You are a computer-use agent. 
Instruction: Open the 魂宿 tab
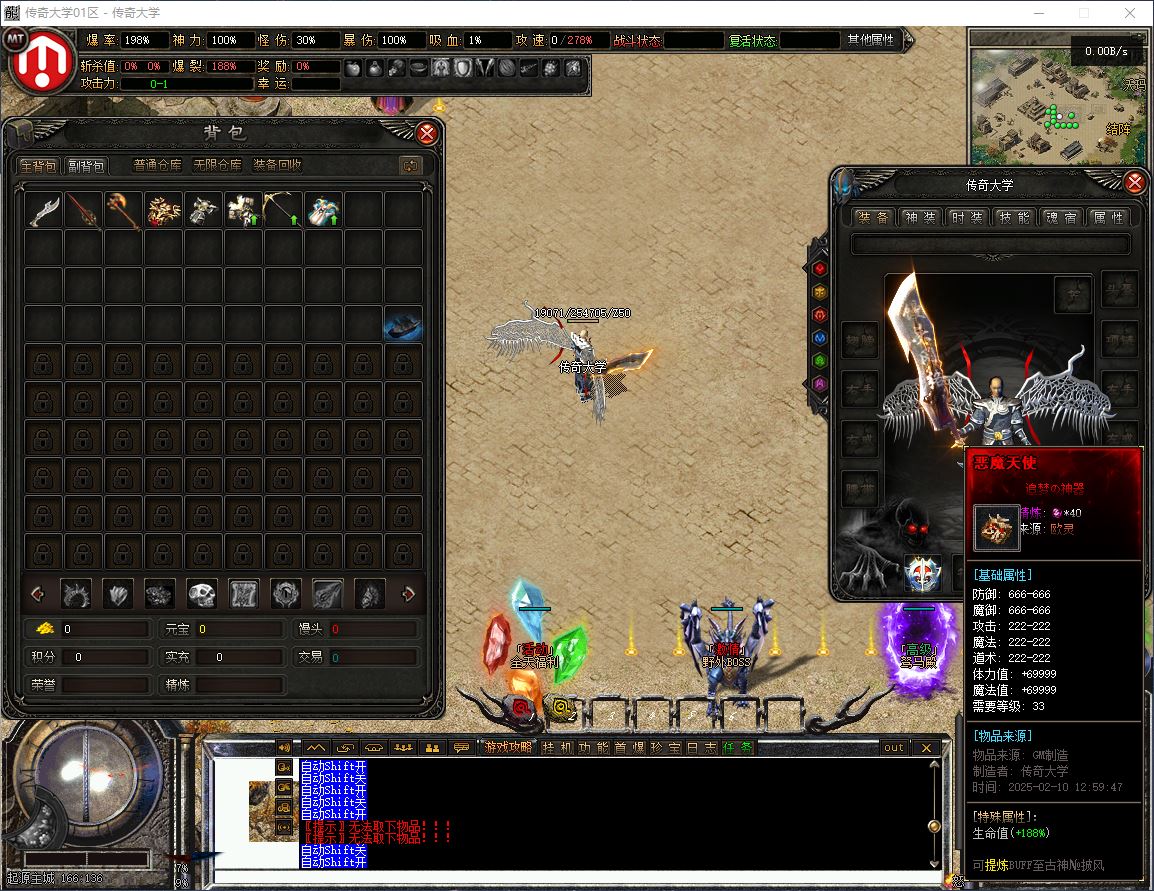pyautogui.click(x=1060, y=217)
